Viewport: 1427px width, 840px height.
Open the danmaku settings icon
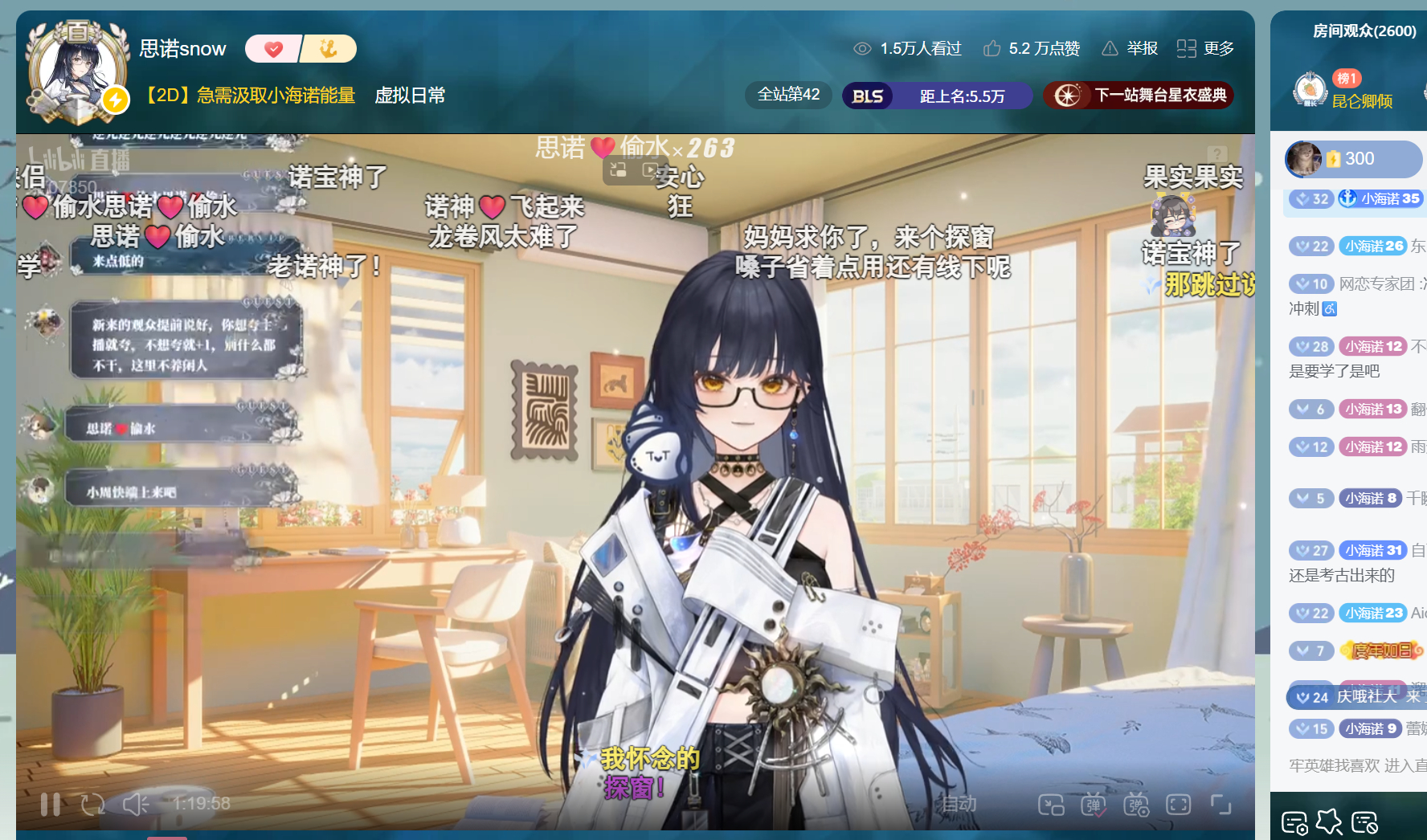(x=1136, y=804)
